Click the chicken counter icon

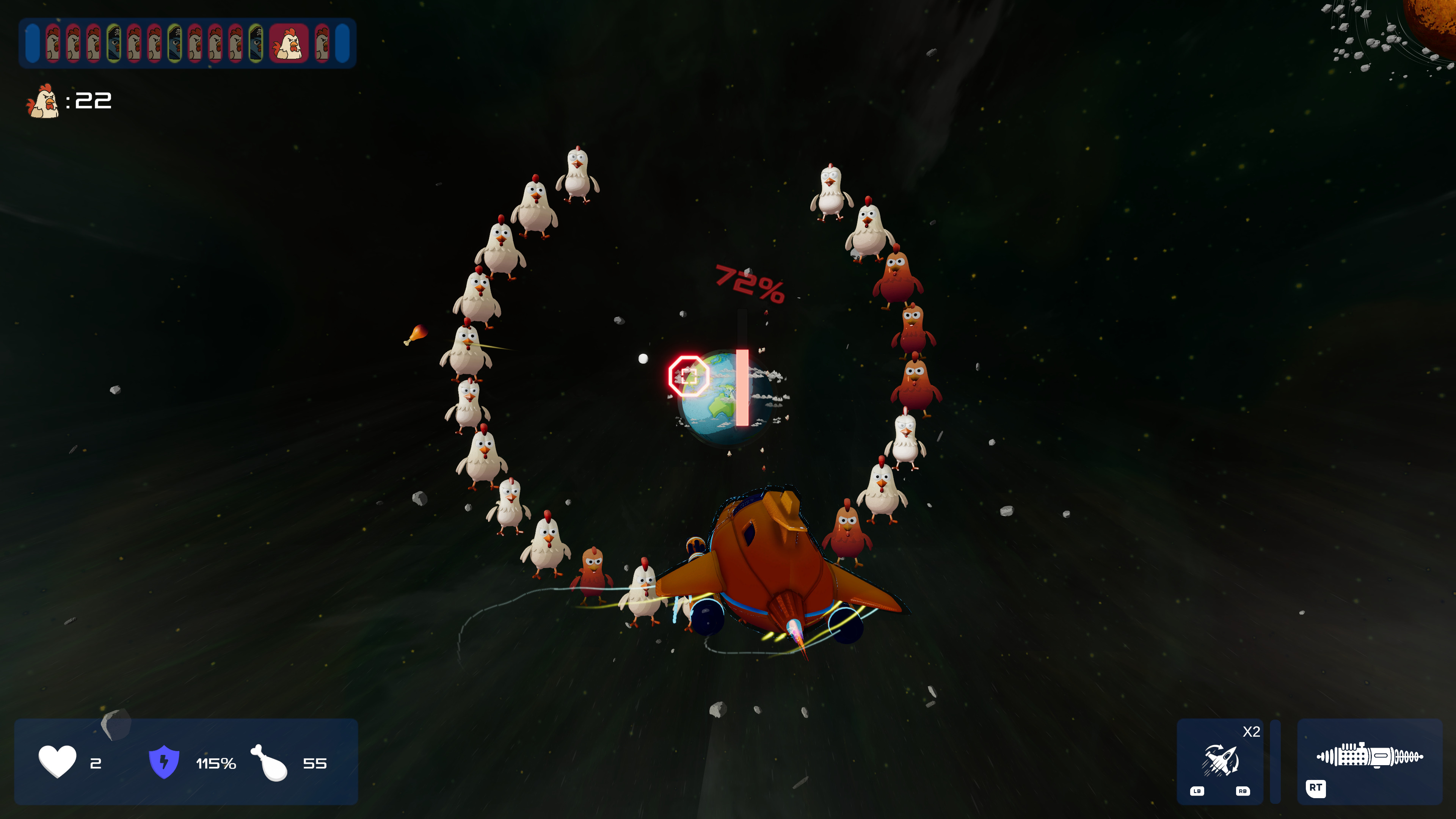(43, 101)
